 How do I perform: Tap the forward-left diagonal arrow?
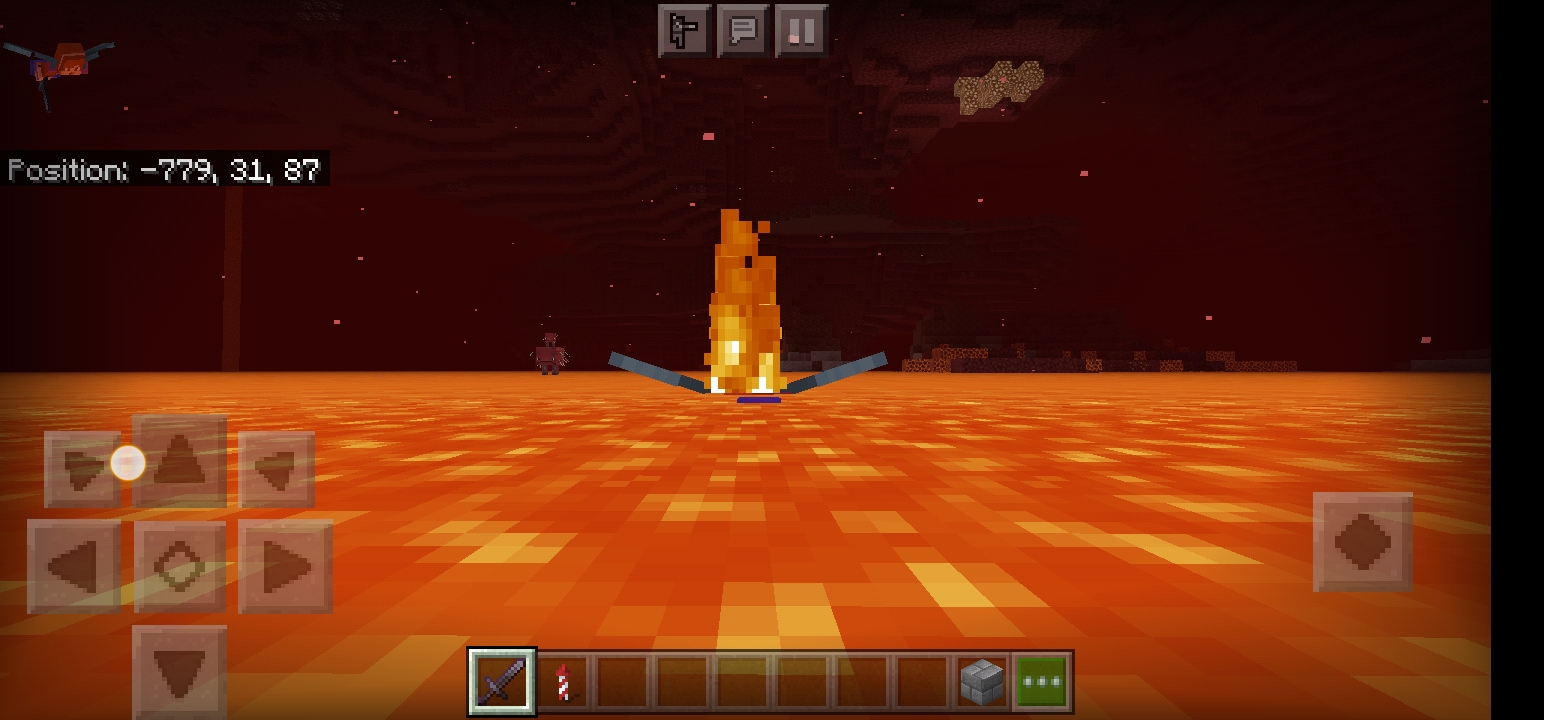pyautogui.click(x=81, y=469)
